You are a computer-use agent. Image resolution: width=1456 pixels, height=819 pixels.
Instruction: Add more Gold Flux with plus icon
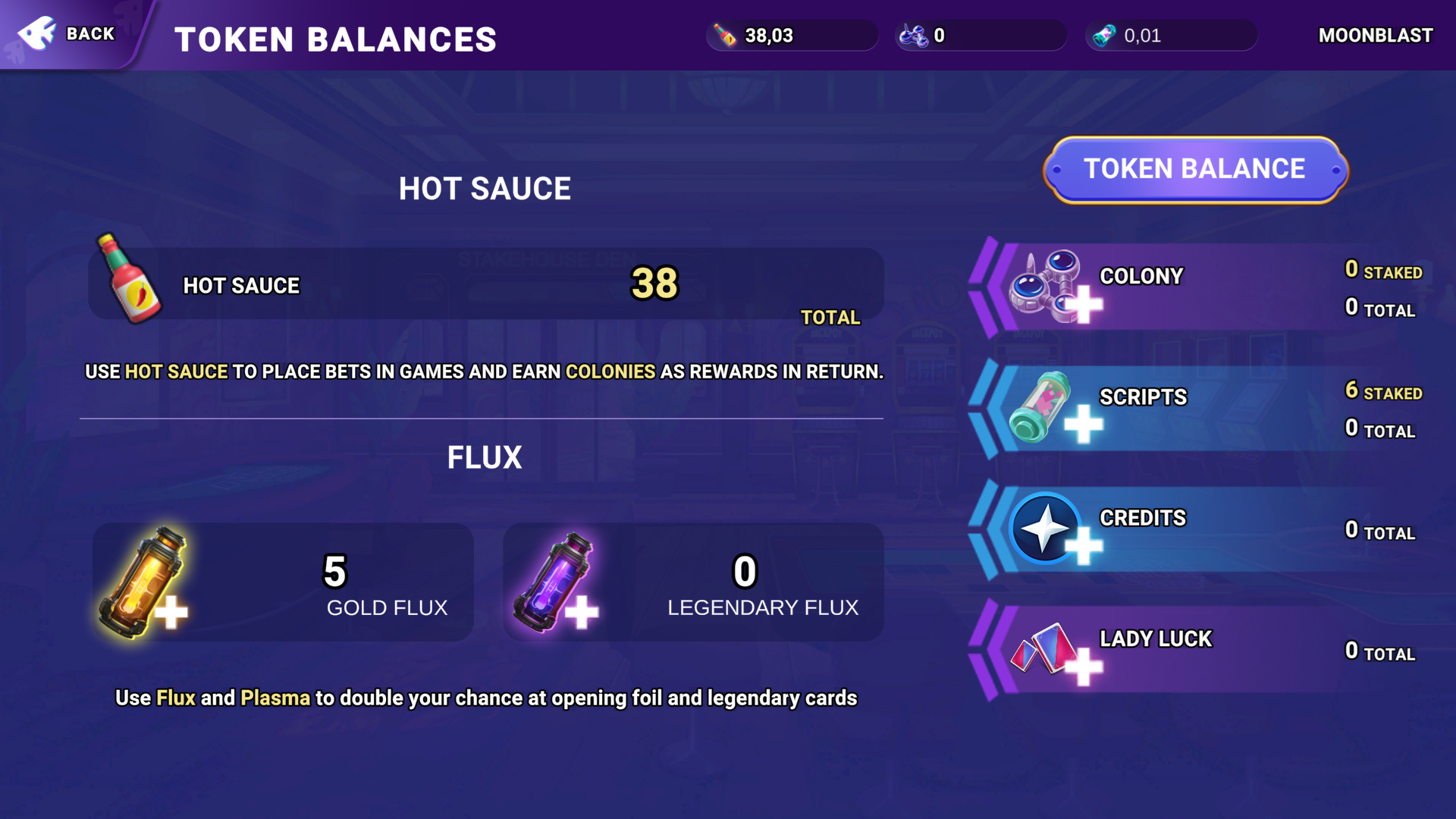click(171, 612)
